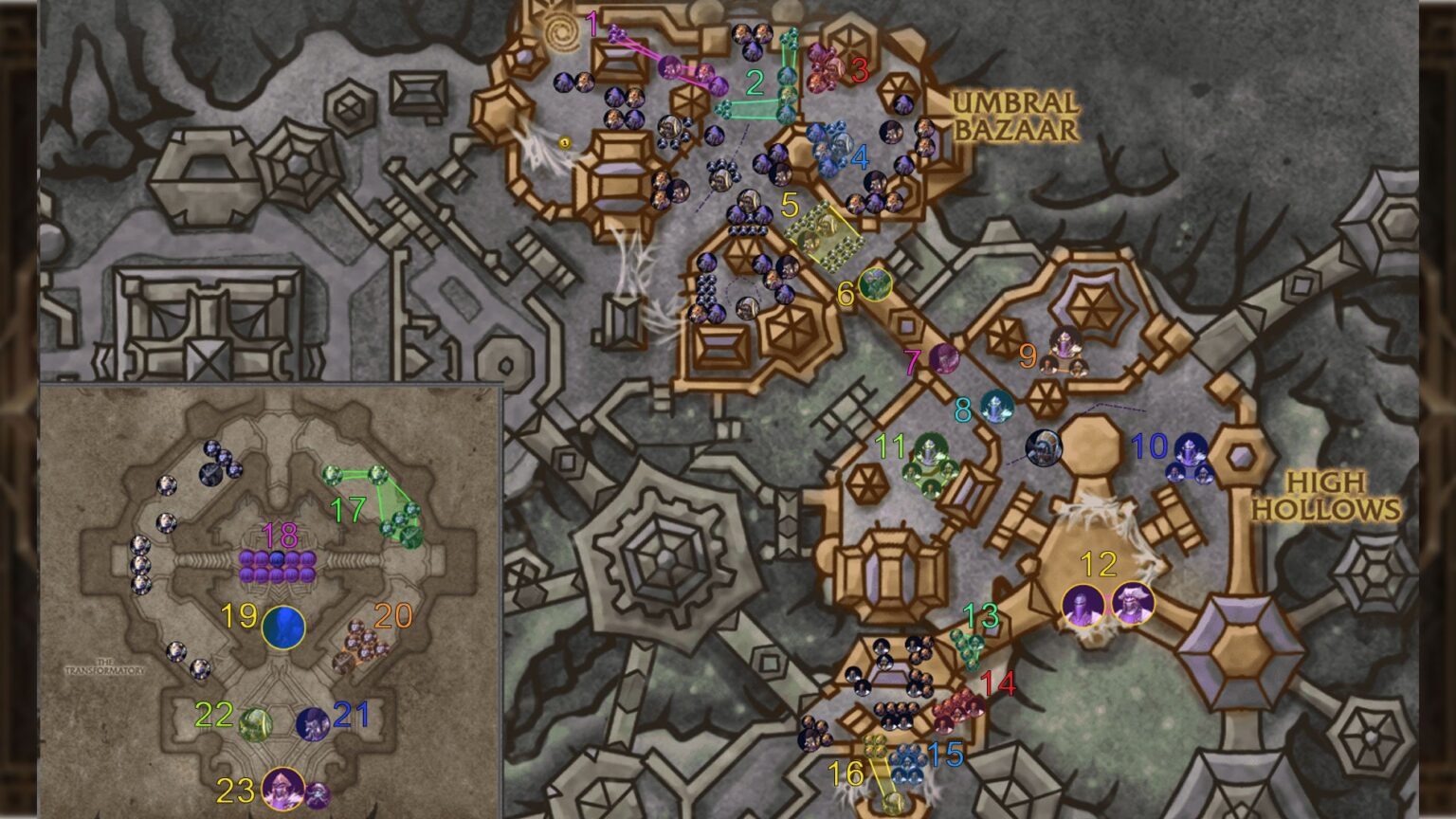
Task: Select the boss icon beside marker 23
Action: click(x=282, y=787)
